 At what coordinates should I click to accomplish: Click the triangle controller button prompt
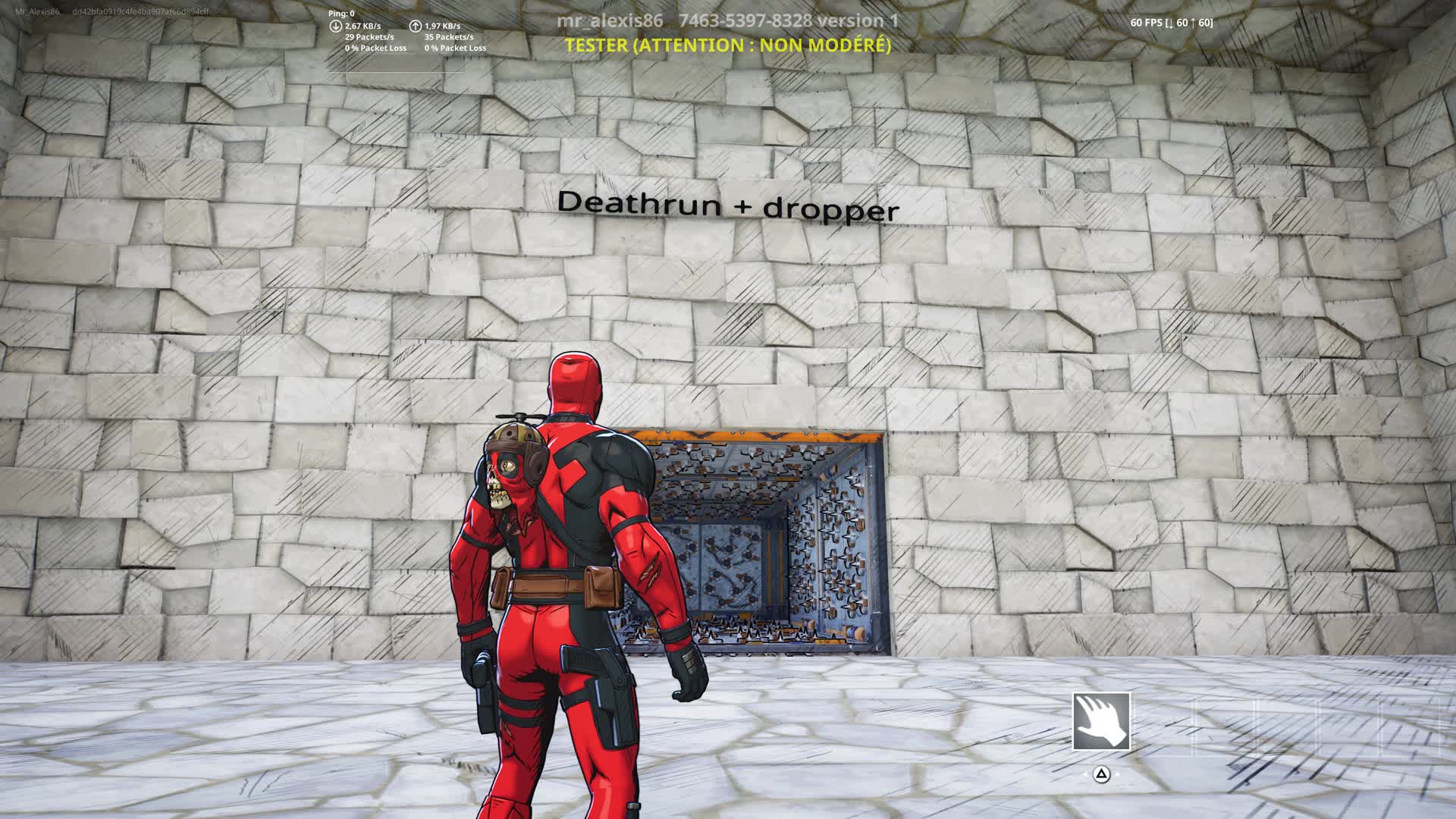1101,774
